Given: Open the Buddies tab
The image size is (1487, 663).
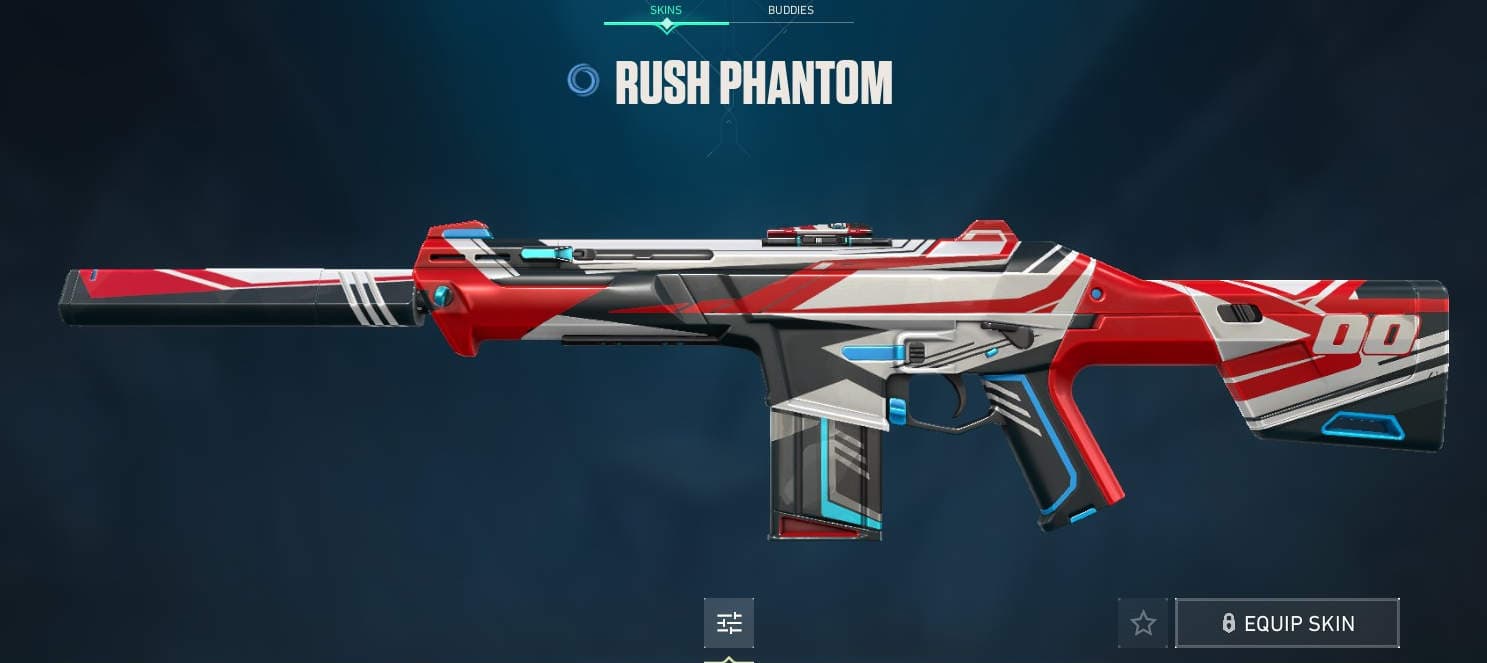Looking at the screenshot, I should [790, 11].
